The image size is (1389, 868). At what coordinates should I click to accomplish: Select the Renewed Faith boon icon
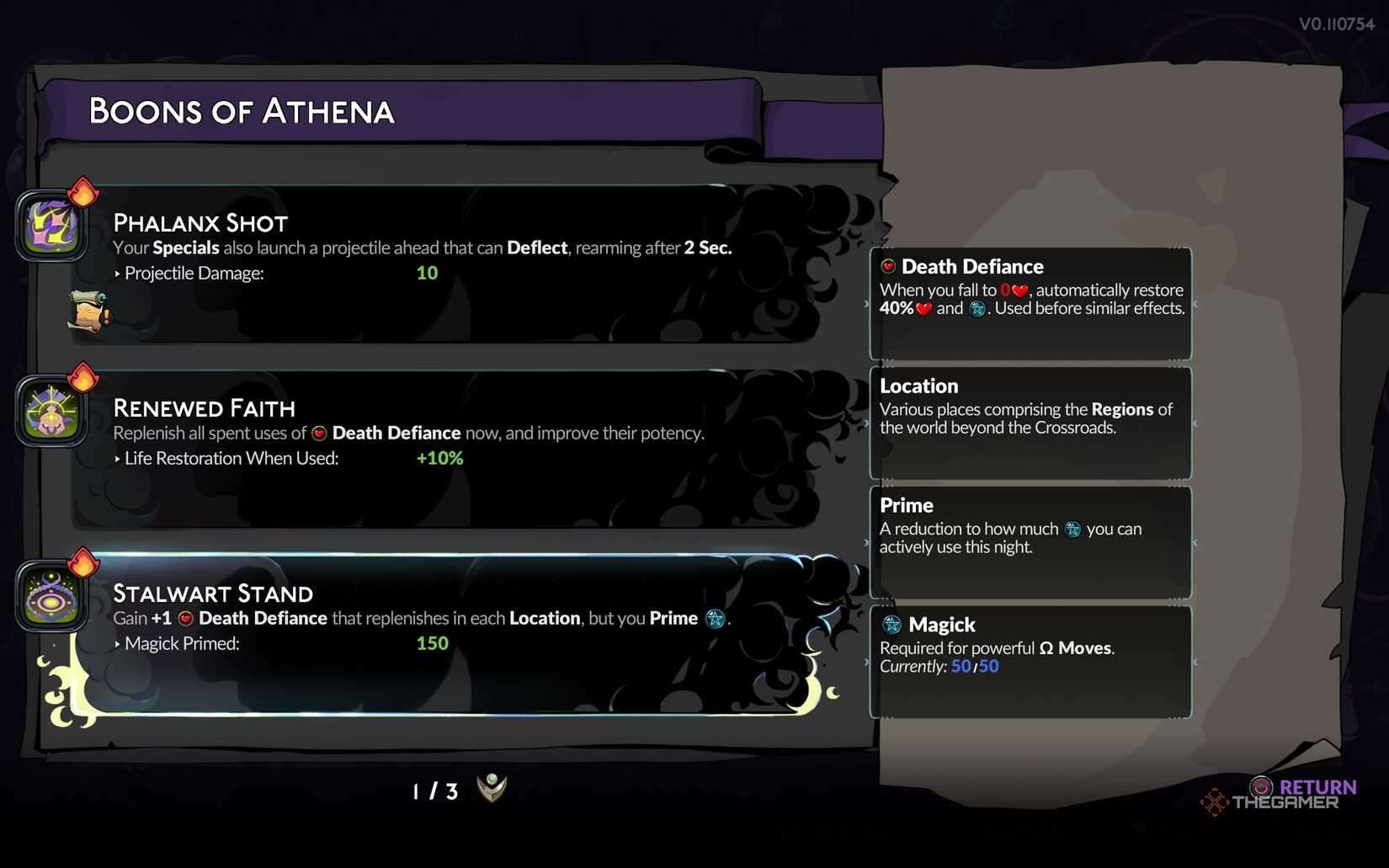51,409
